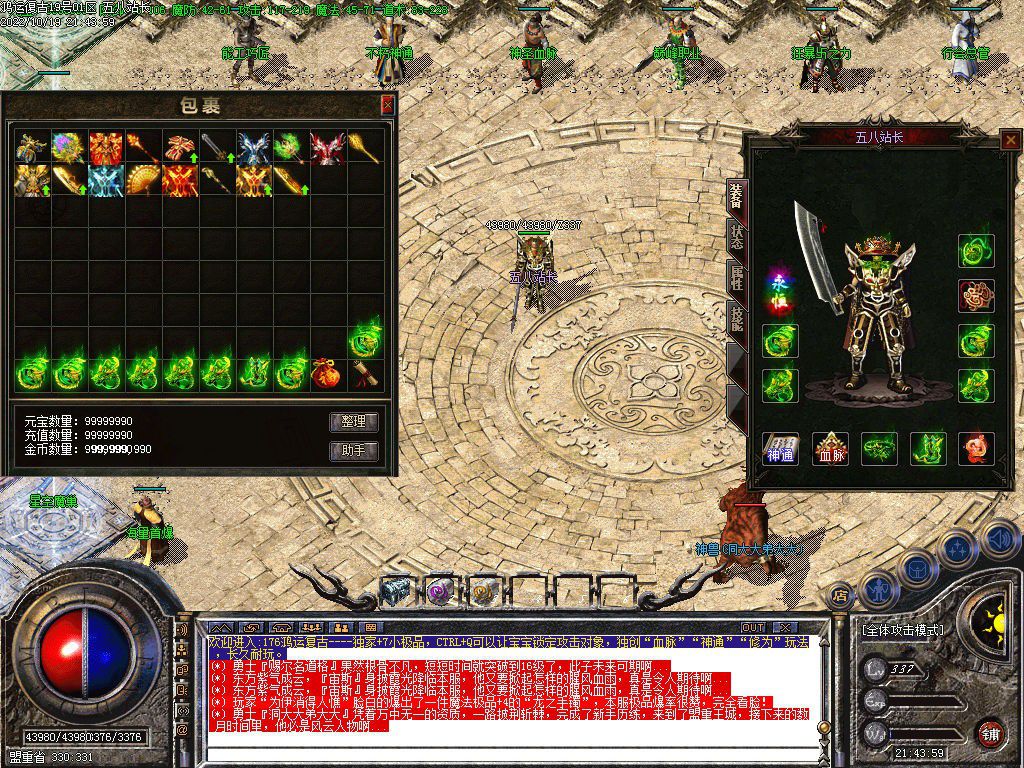Pick the golden fan item in the bag

pos(141,182)
